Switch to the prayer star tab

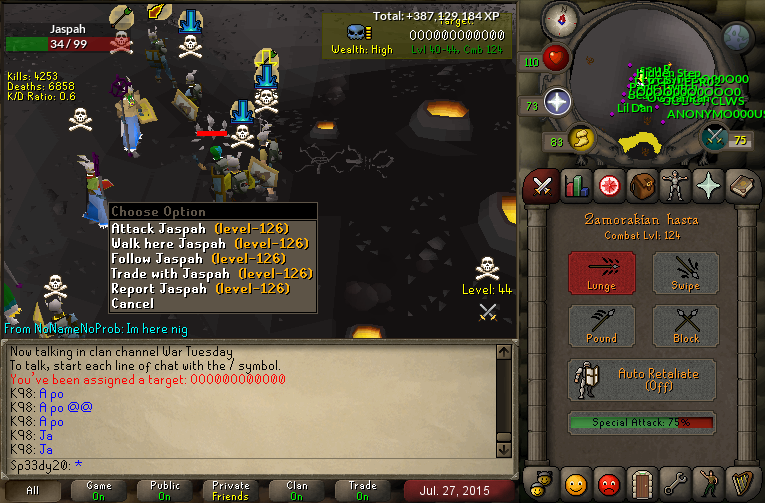click(708, 185)
